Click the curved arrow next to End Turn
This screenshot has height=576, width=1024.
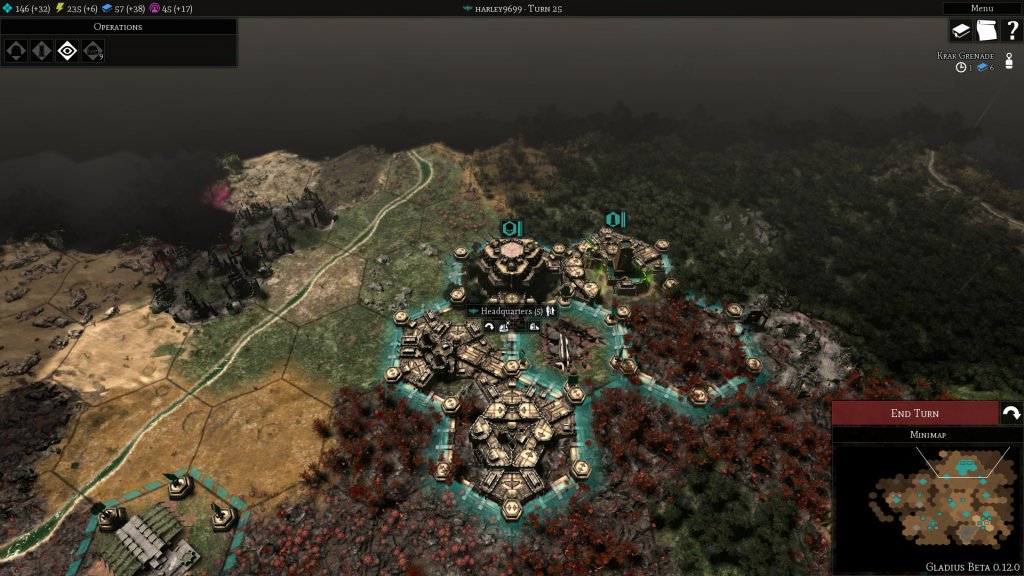[x=1011, y=413]
